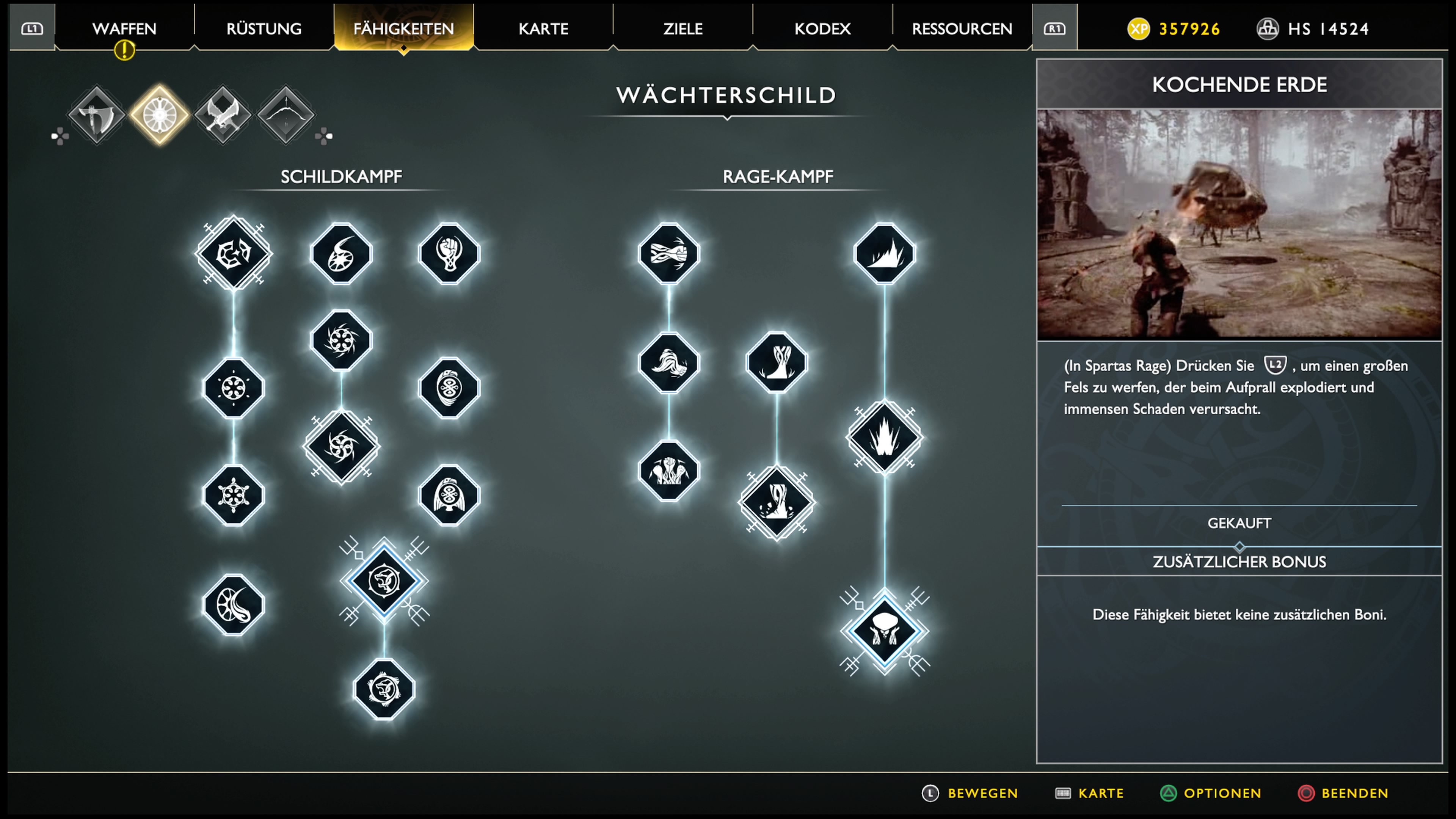
Task: Play the Kochende Erde preview video
Action: click(x=1239, y=224)
